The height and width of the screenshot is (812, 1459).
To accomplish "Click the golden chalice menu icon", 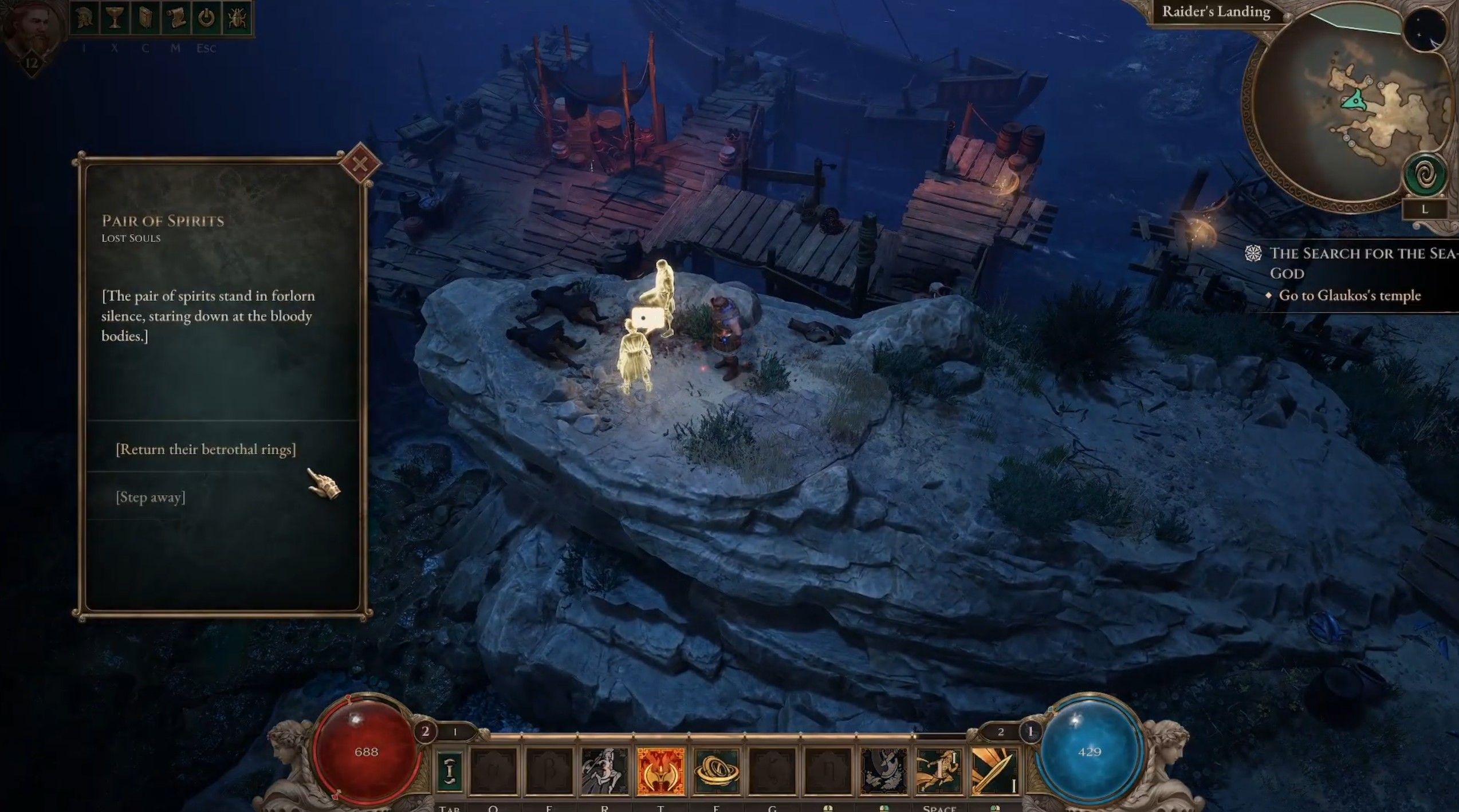I will 115,19.
